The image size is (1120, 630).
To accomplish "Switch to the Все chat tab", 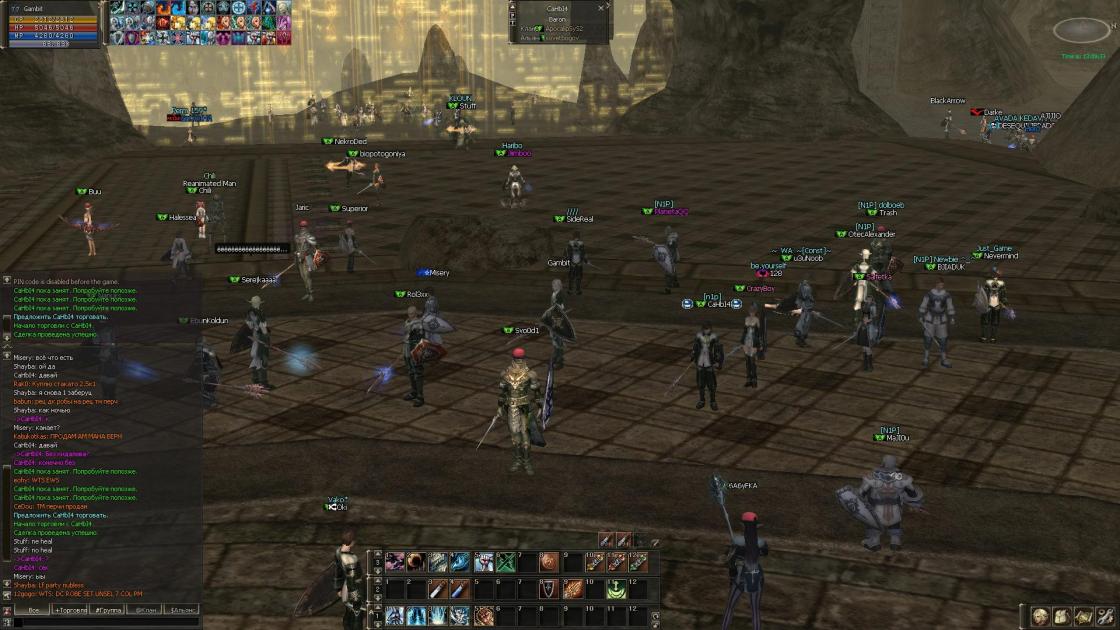I will click(x=32, y=609).
